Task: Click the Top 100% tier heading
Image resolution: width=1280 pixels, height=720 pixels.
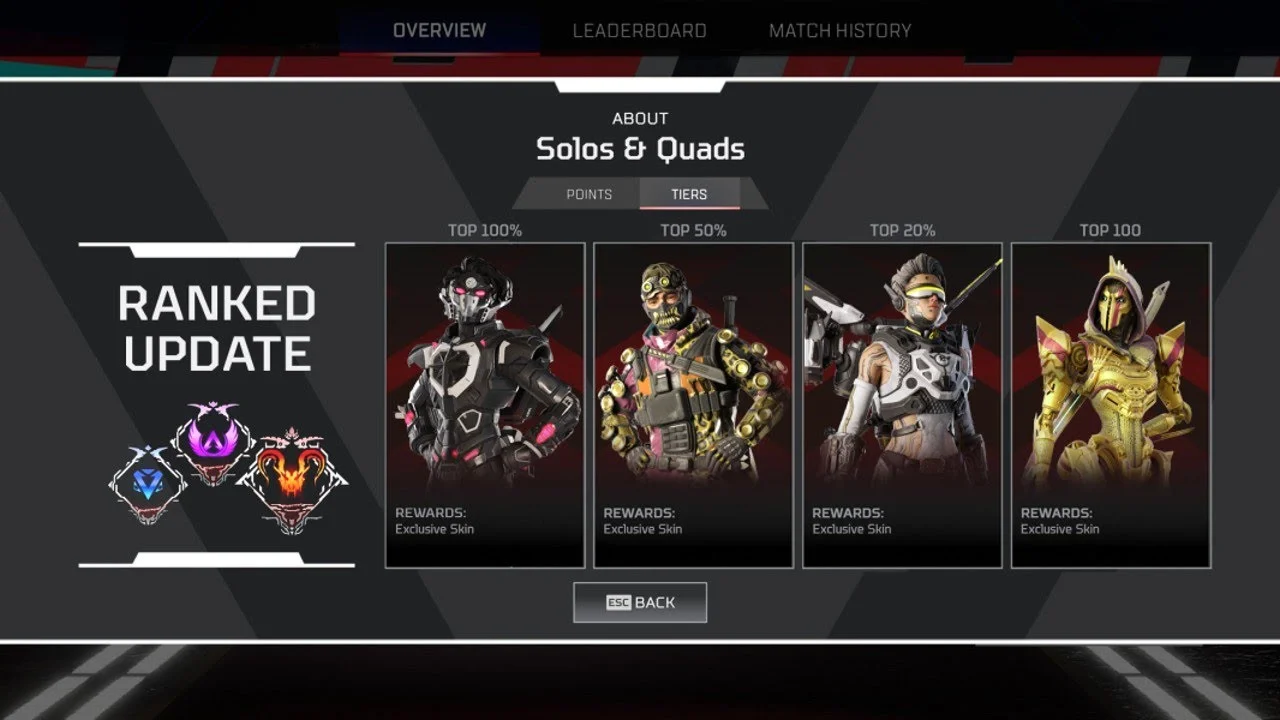Action: click(486, 229)
